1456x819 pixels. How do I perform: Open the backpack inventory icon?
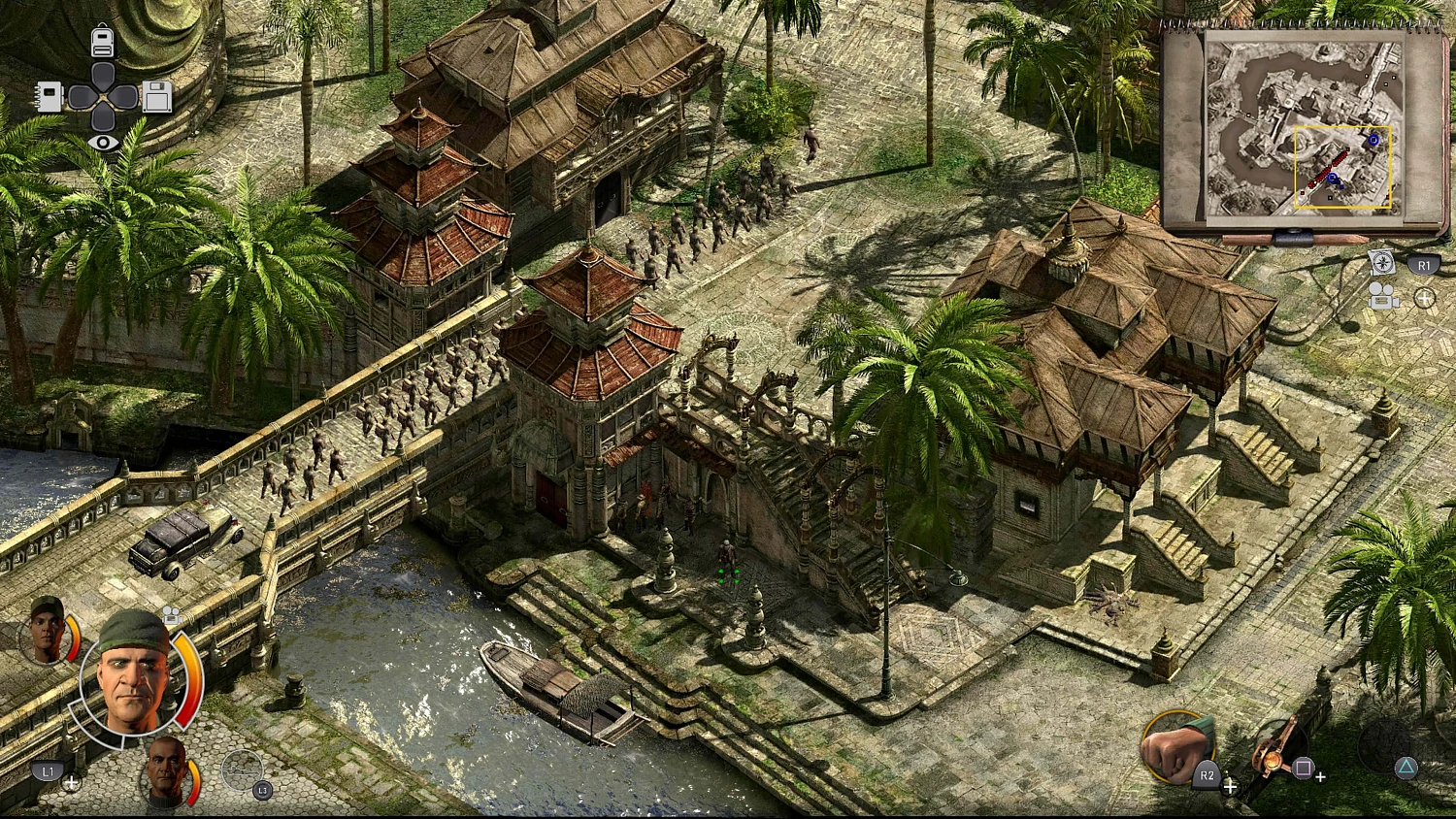coord(102,41)
